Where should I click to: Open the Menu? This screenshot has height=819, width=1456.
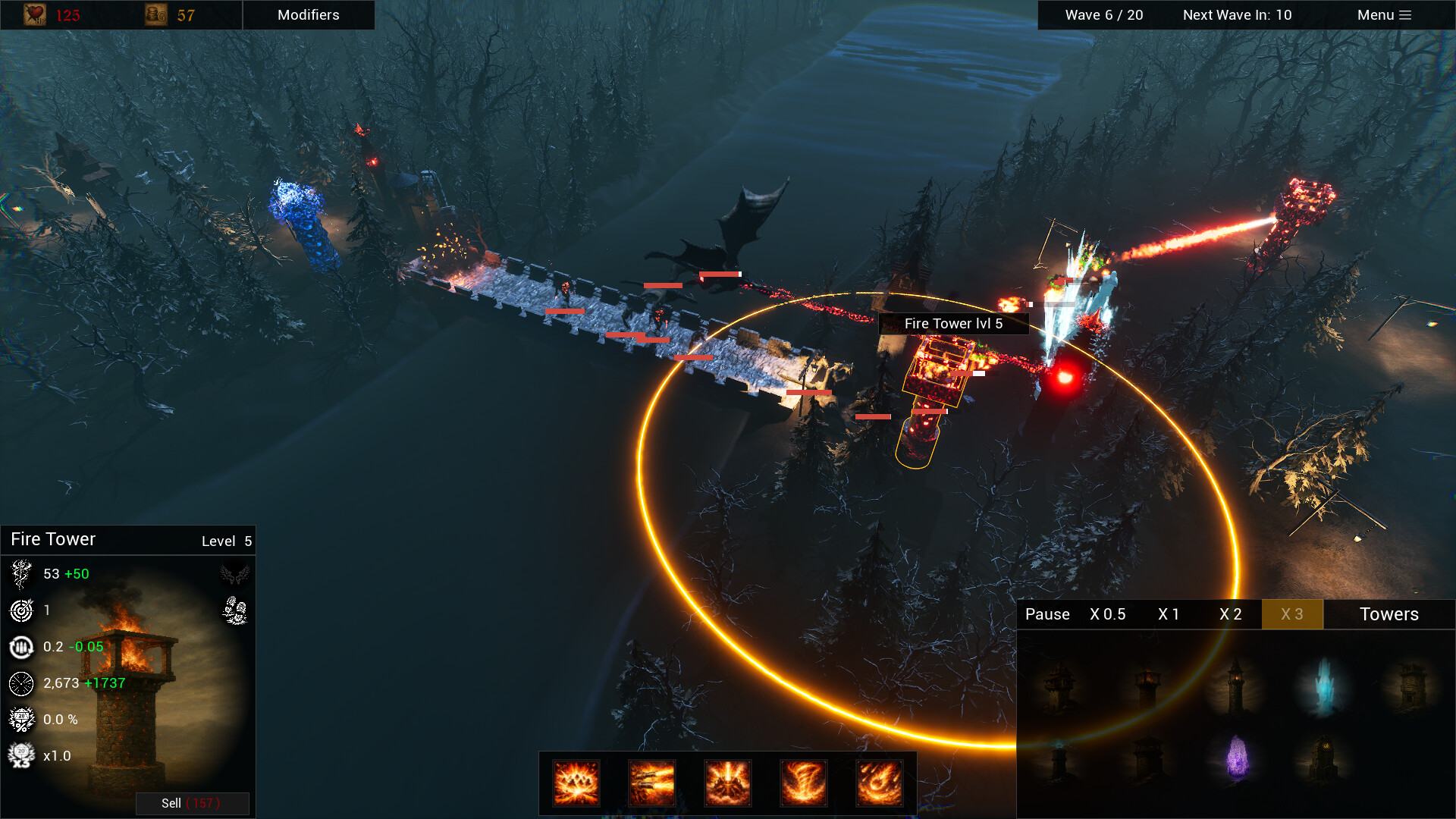click(1383, 15)
